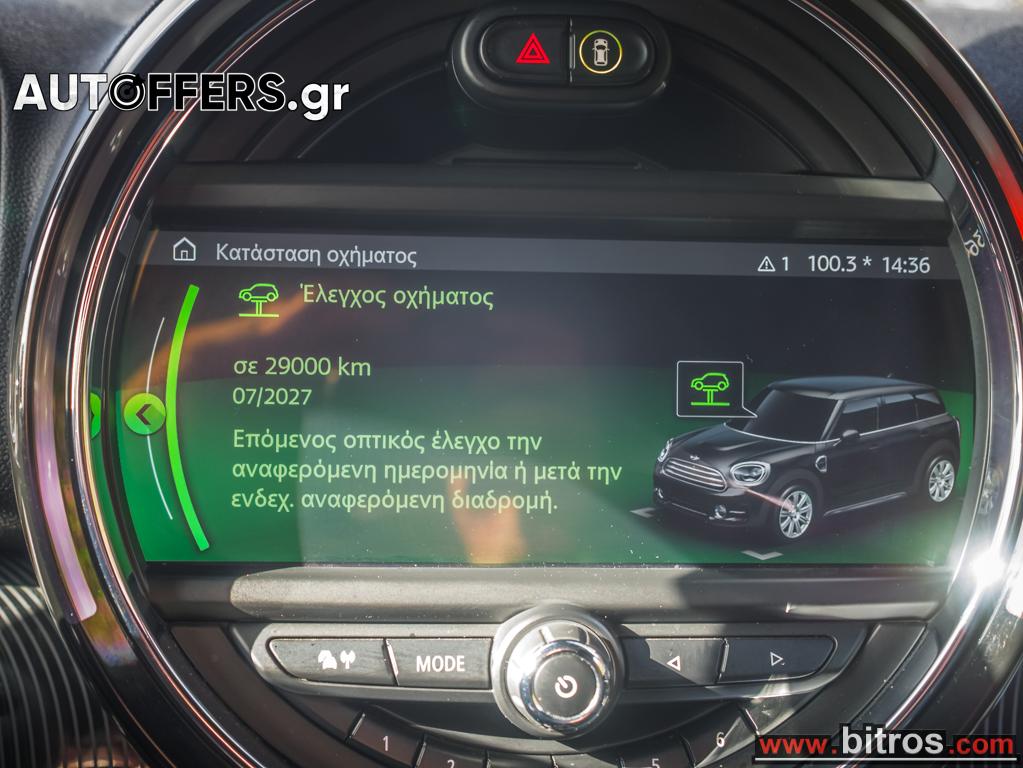Go to the home screen icon
Screen dimensions: 1023x768
click(x=183, y=250)
